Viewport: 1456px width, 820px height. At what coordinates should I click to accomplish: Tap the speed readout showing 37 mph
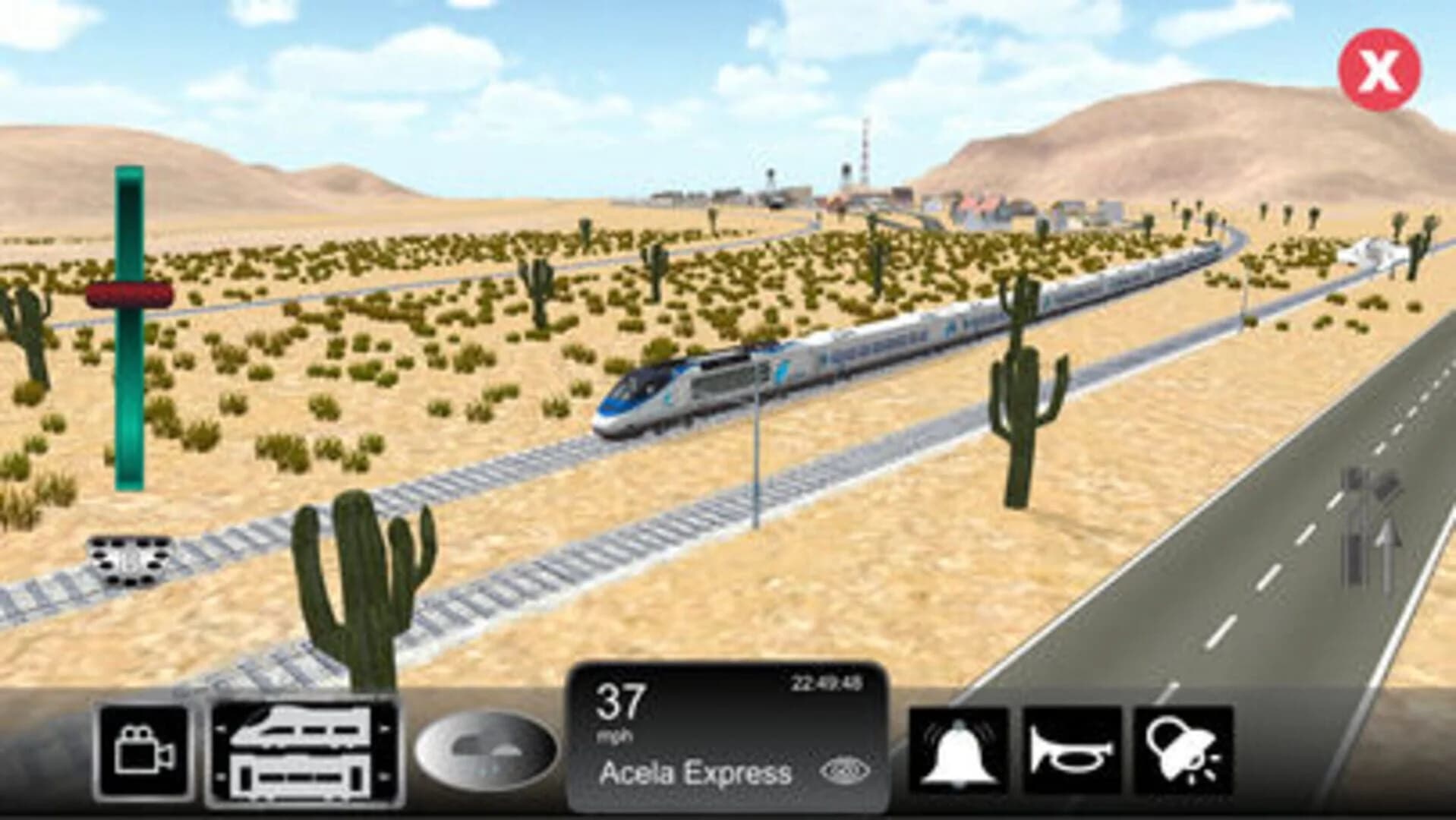coord(619,706)
